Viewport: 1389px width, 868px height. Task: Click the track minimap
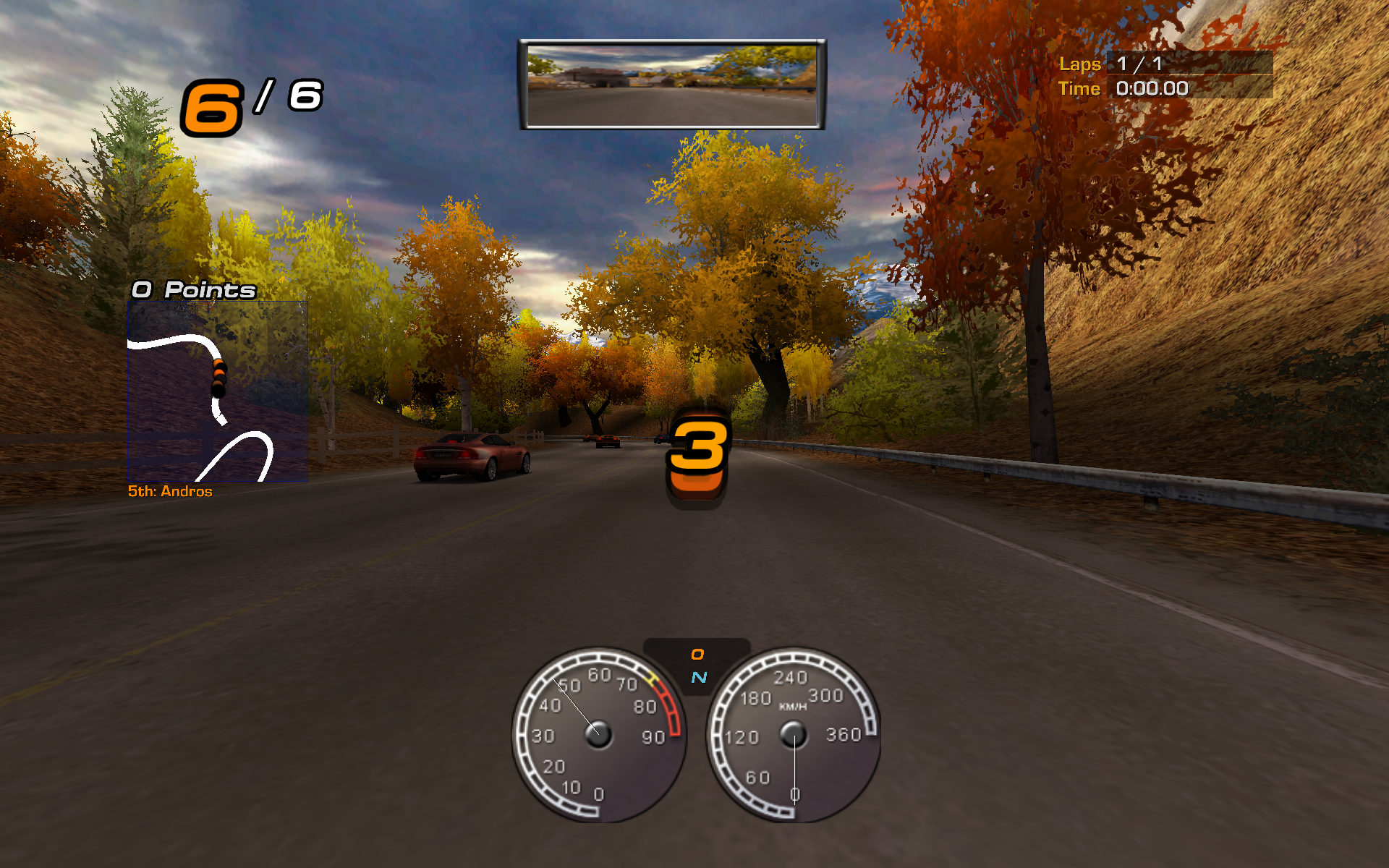click(217, 391)
